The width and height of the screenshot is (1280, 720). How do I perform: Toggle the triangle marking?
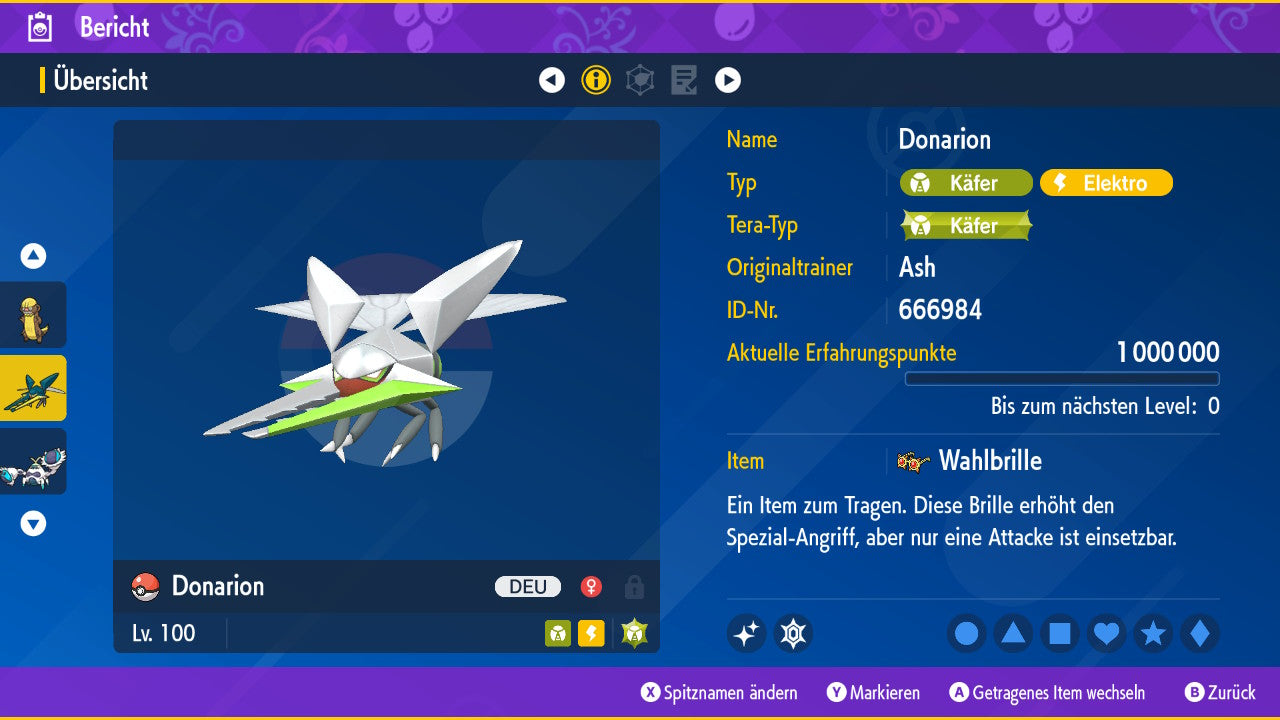click(1013, 633)
